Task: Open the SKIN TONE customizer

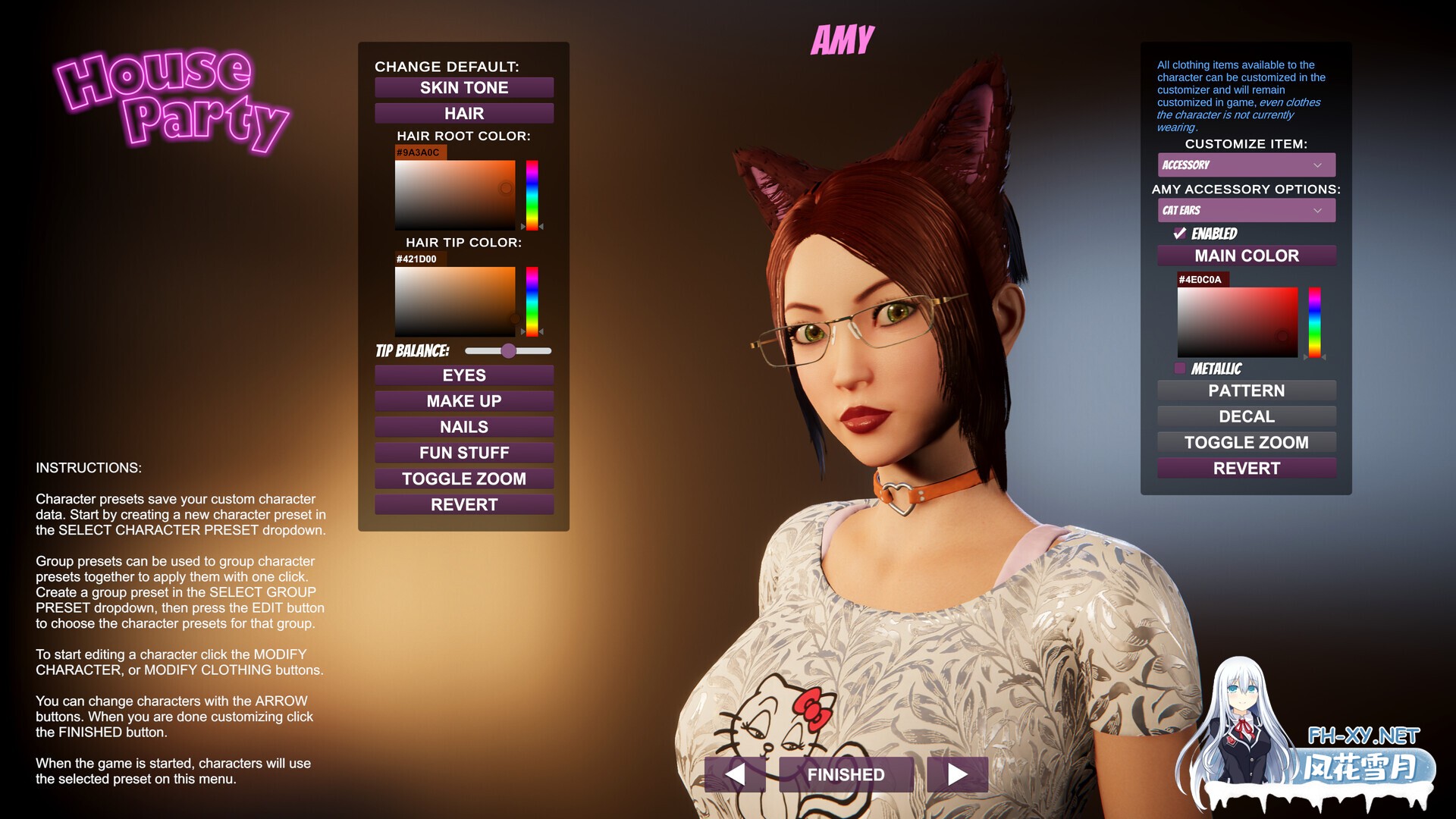Action: pyautogui.click(x=464, y=87)
